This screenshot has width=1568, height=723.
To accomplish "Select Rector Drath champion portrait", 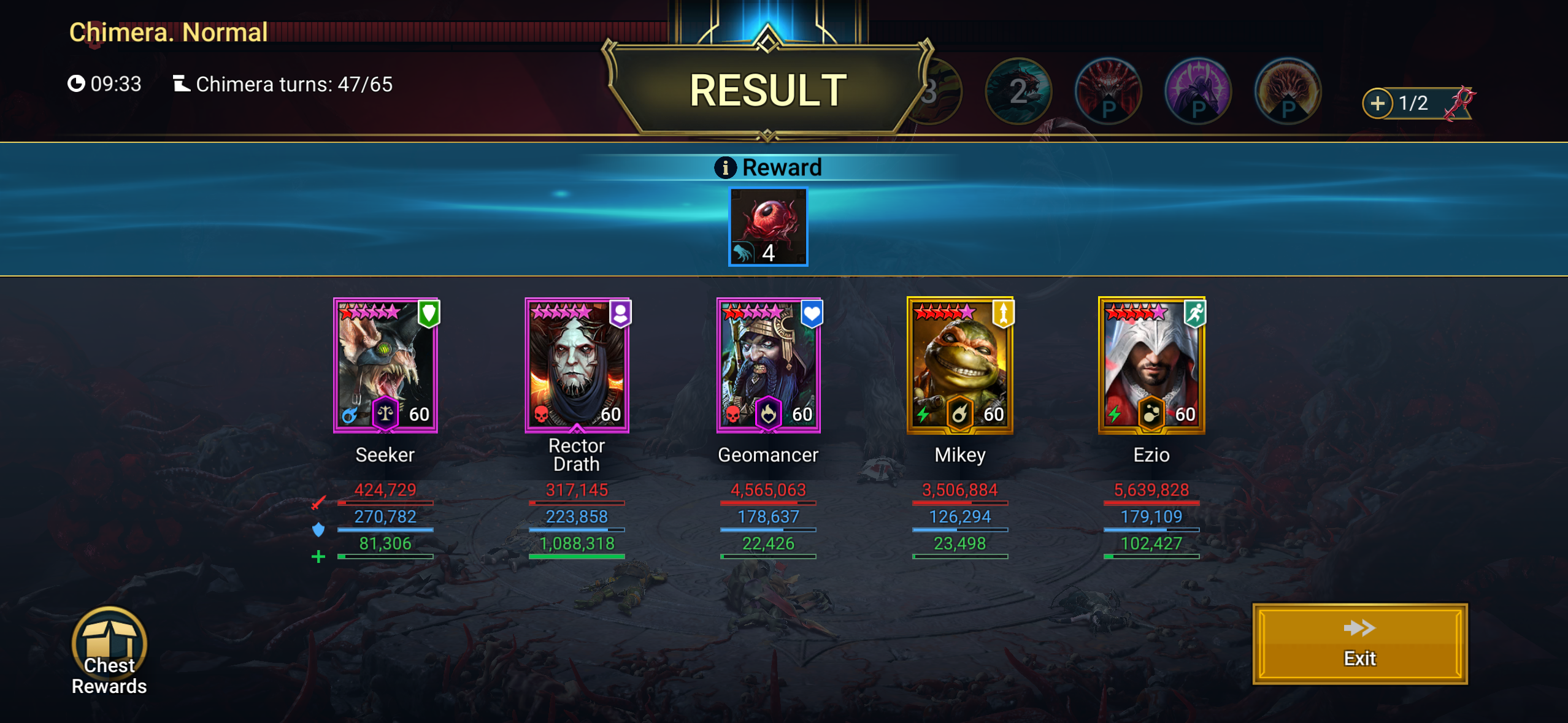I will pyautogui.click(x=577, y=365).
